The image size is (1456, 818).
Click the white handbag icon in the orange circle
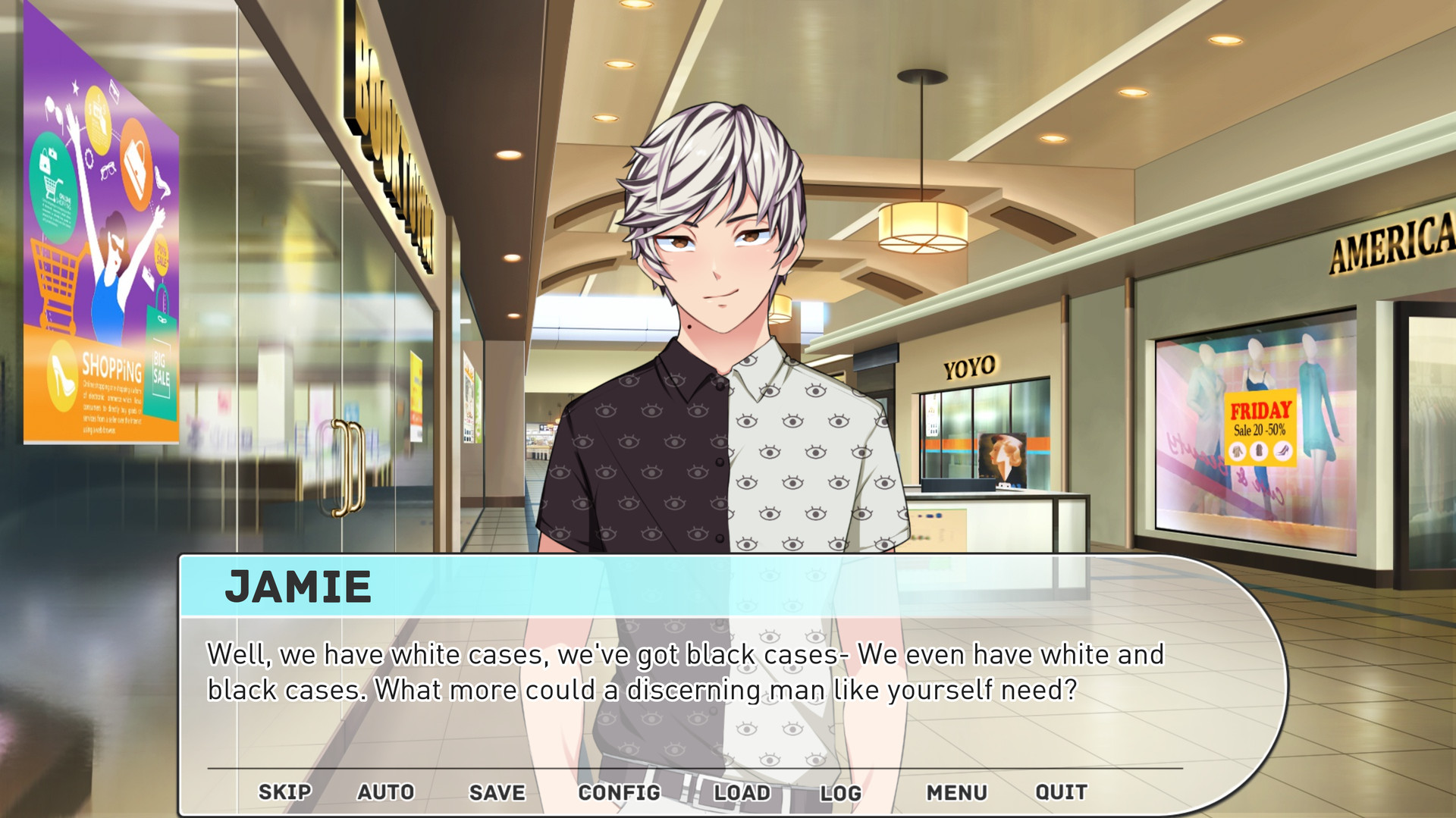[136, 165]
